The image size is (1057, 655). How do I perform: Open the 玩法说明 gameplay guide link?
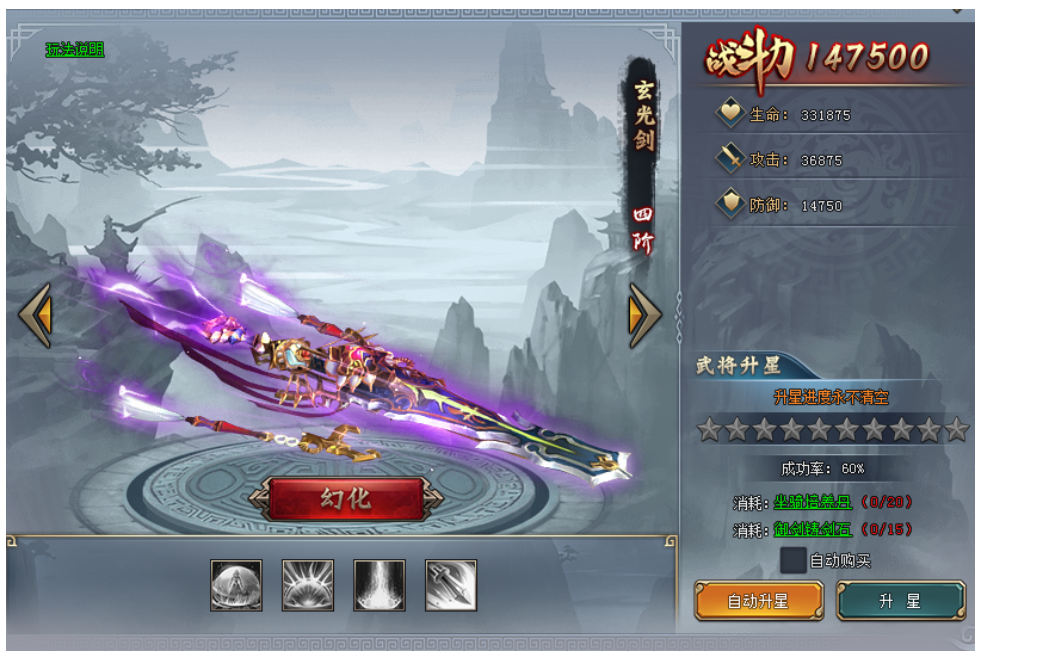74,50
